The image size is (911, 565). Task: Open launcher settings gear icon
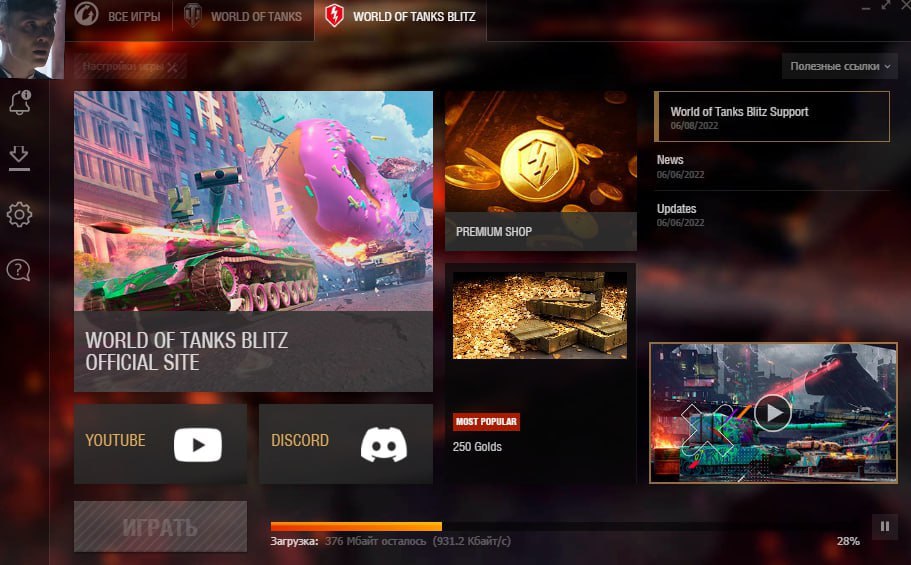(19, 214)
